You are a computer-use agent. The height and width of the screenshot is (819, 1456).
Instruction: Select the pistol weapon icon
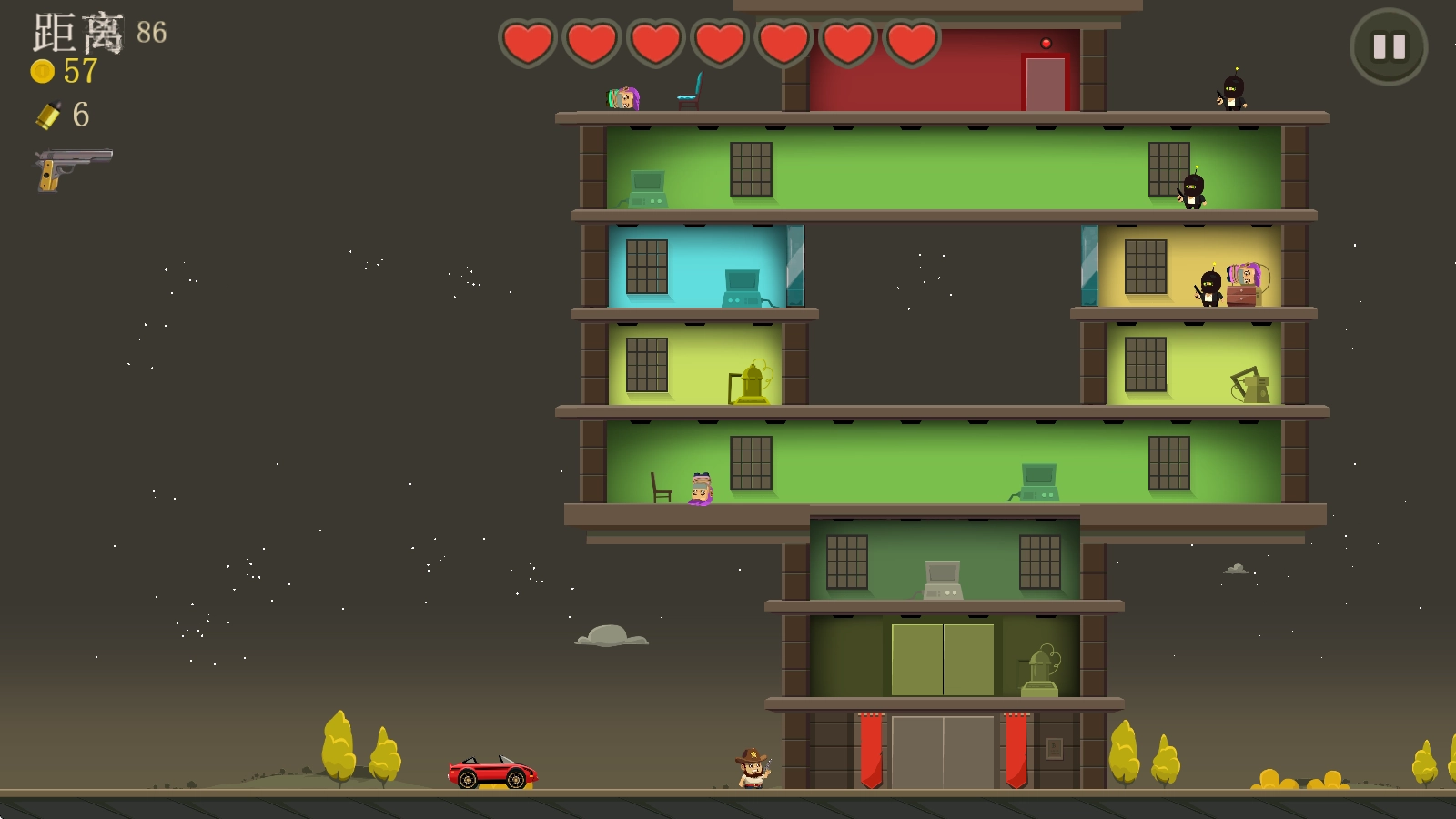pos(73,168)
